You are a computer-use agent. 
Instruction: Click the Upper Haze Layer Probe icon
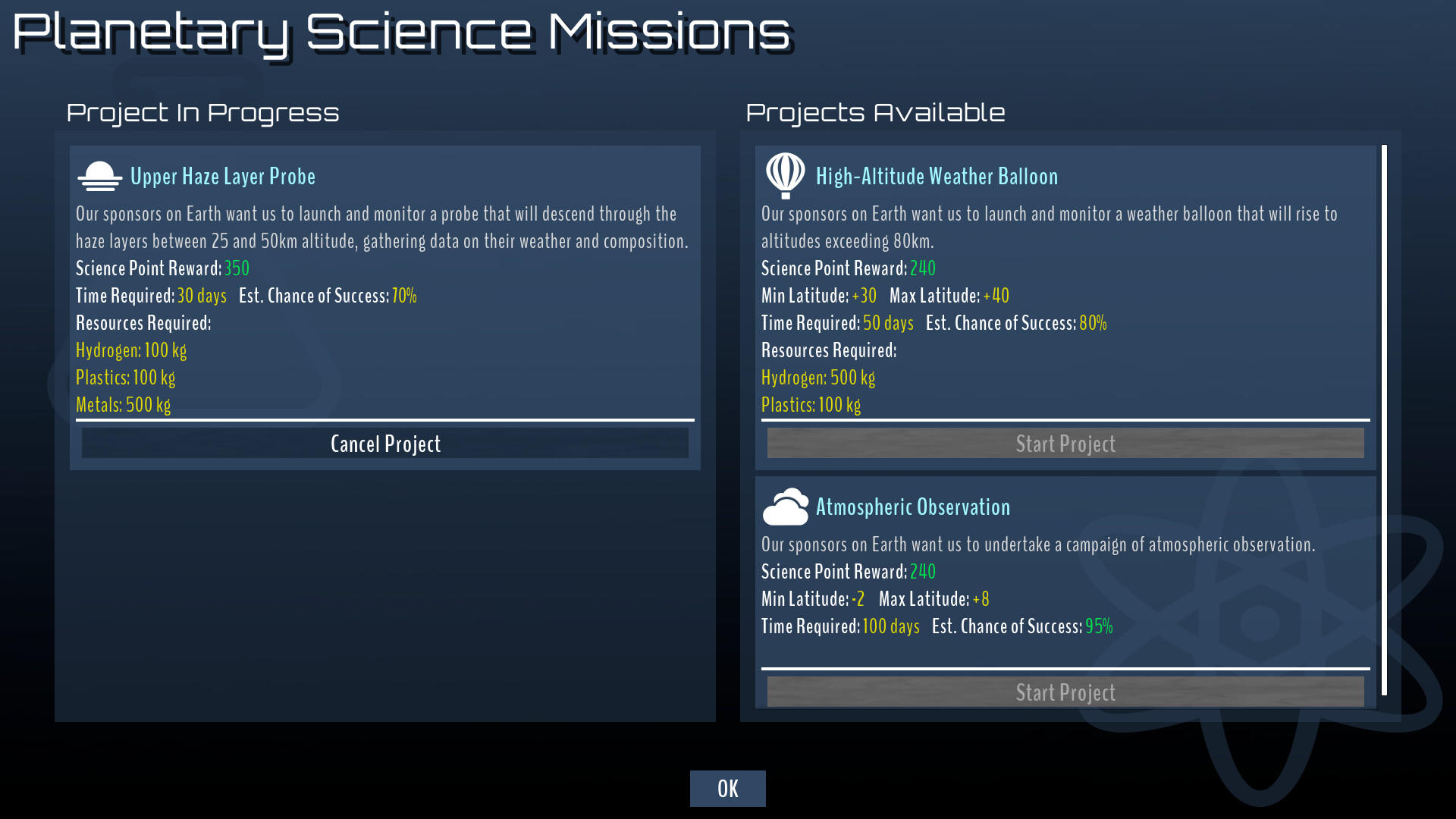(x=99, y=175)
